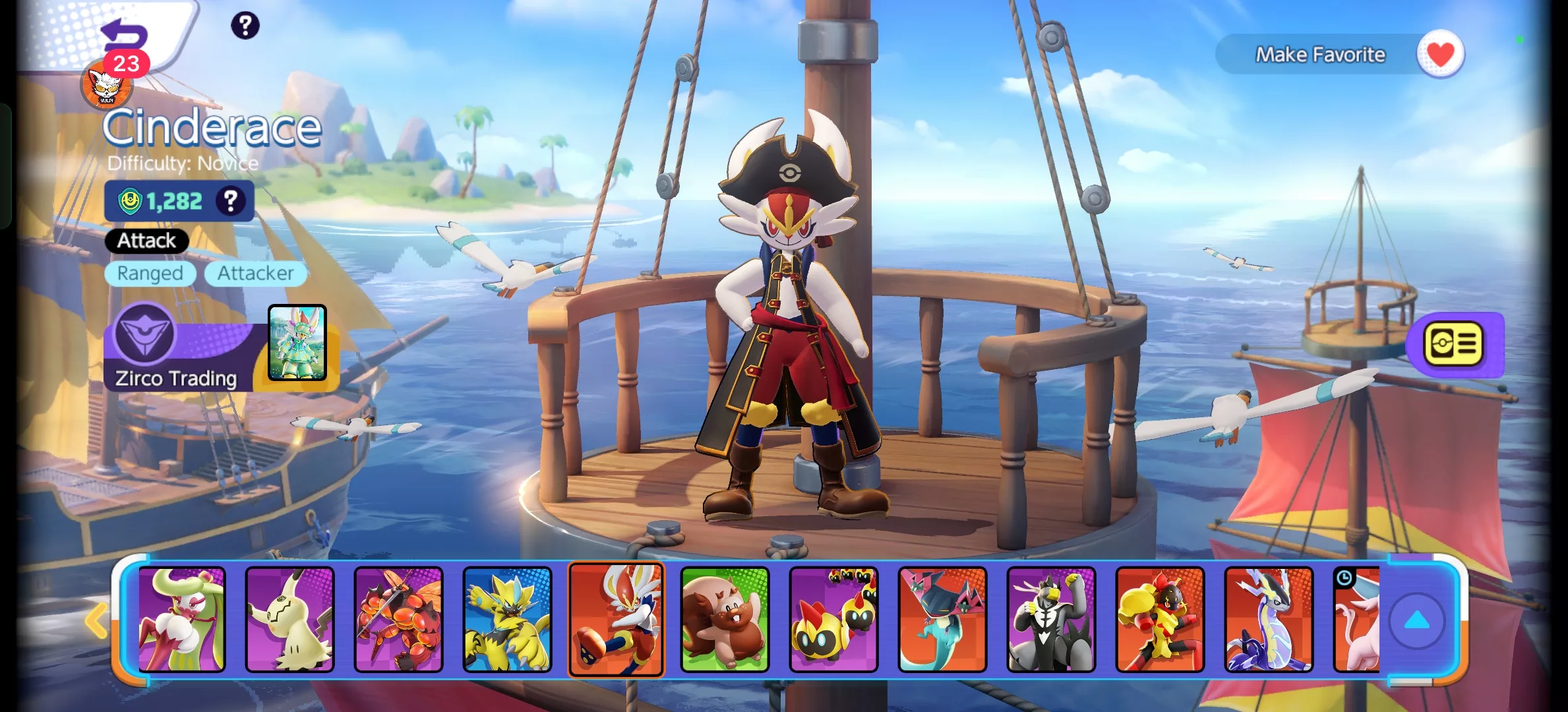
Task: Pick the Buzzwole roster tile
Action: pos(399,620)
